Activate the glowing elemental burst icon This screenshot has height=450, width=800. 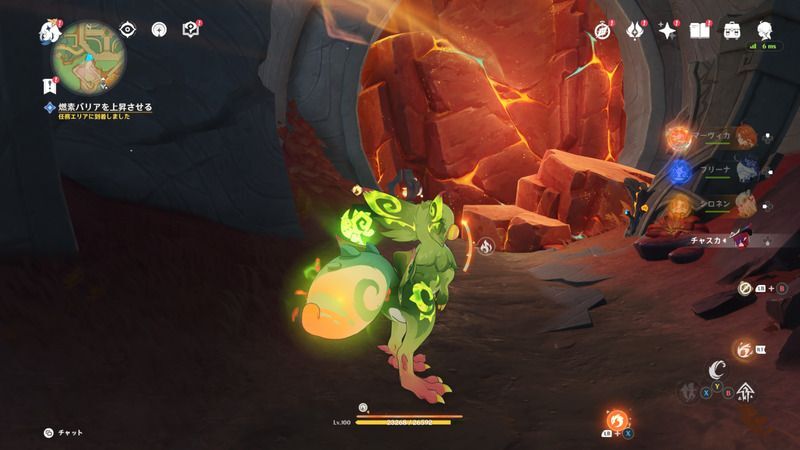(744, 350)
